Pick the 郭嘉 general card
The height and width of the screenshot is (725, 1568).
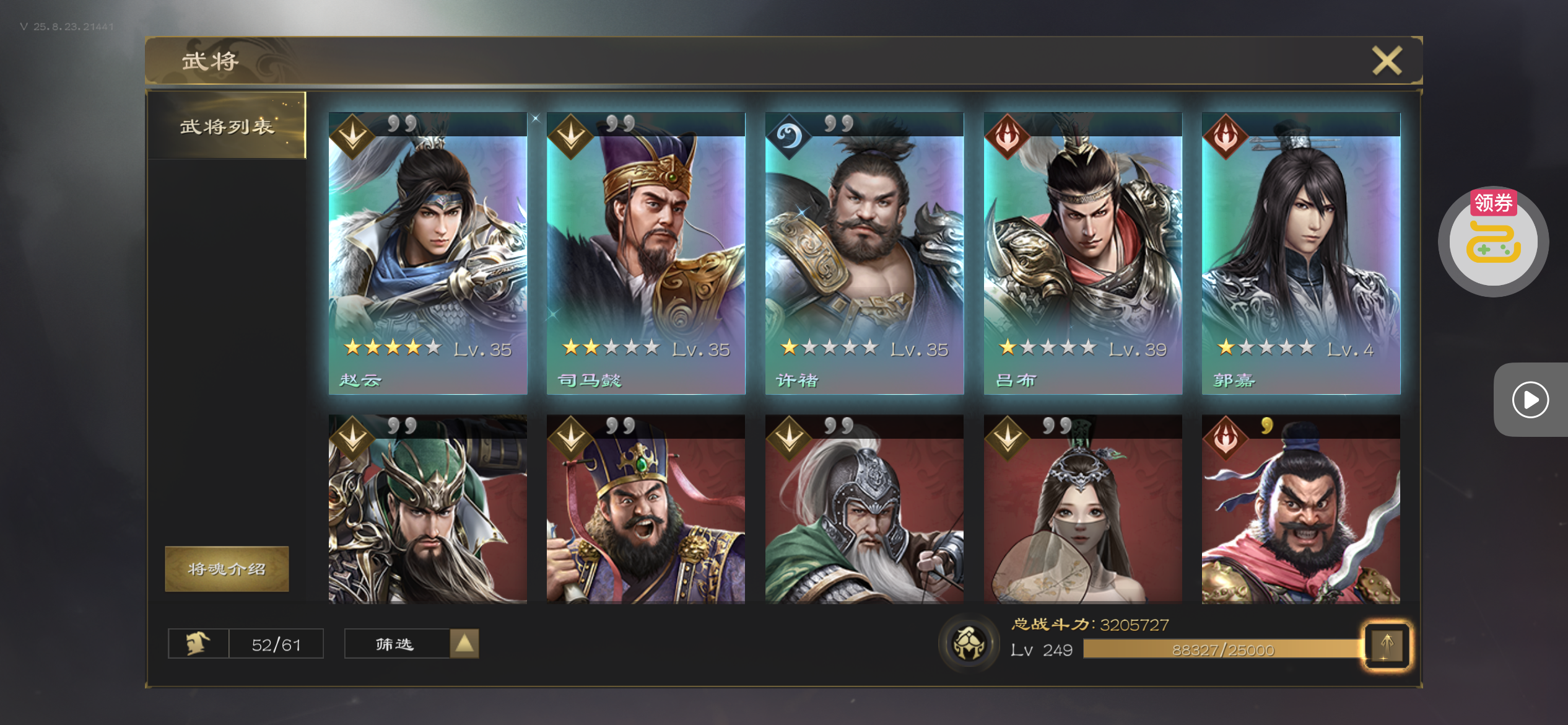tap(1300, 253)
